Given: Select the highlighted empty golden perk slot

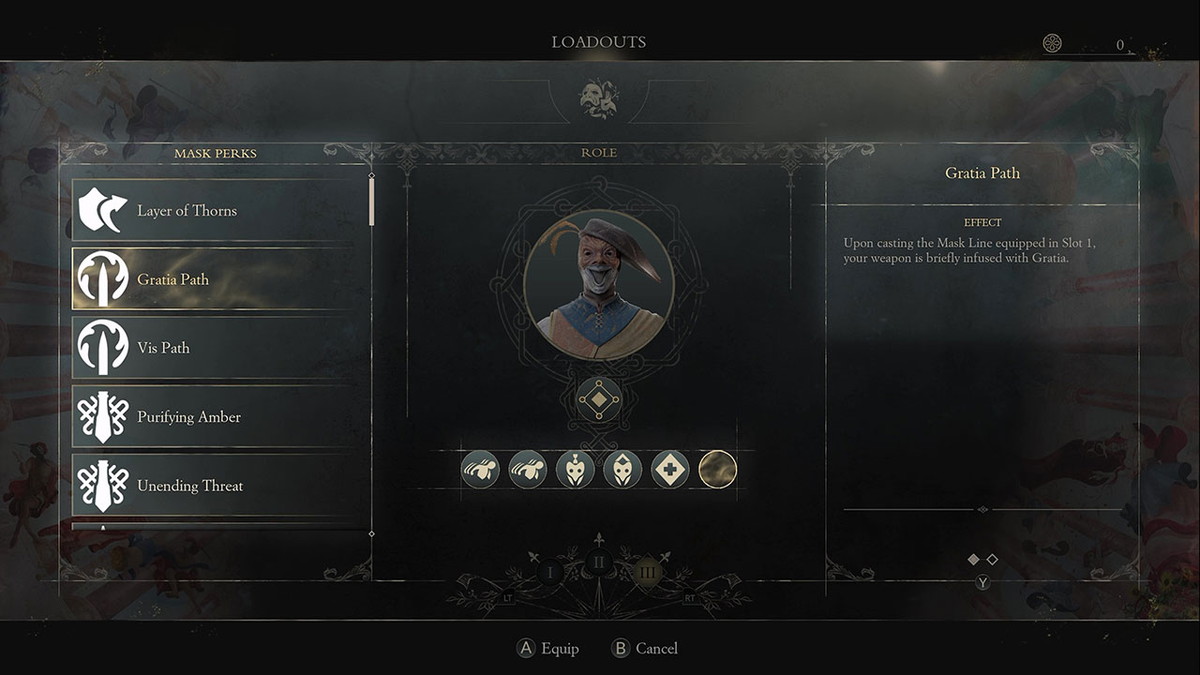Looking at the screenshot, I should pos(717,469).
